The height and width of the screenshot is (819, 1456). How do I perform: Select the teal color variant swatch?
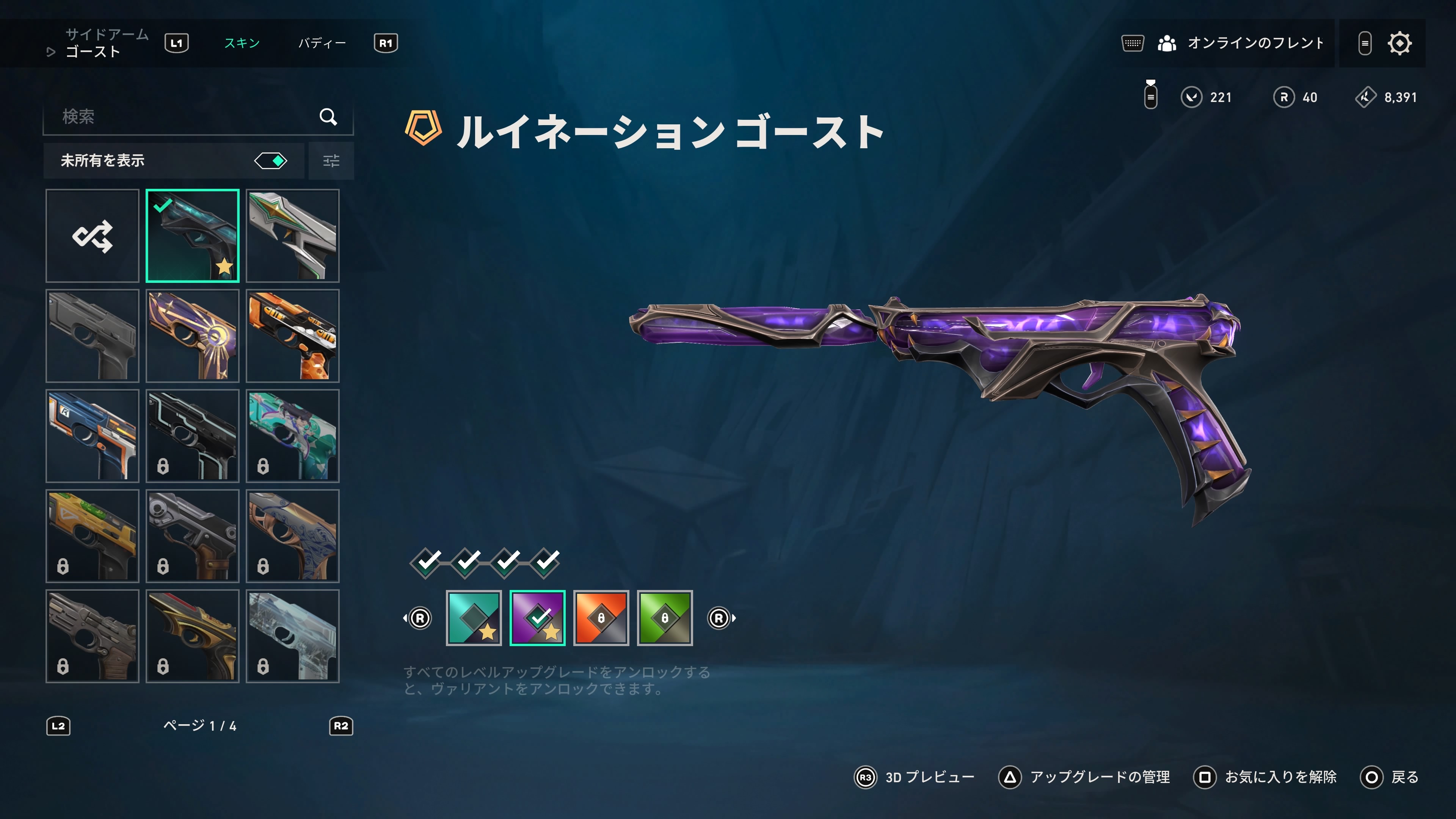(474, 618)
